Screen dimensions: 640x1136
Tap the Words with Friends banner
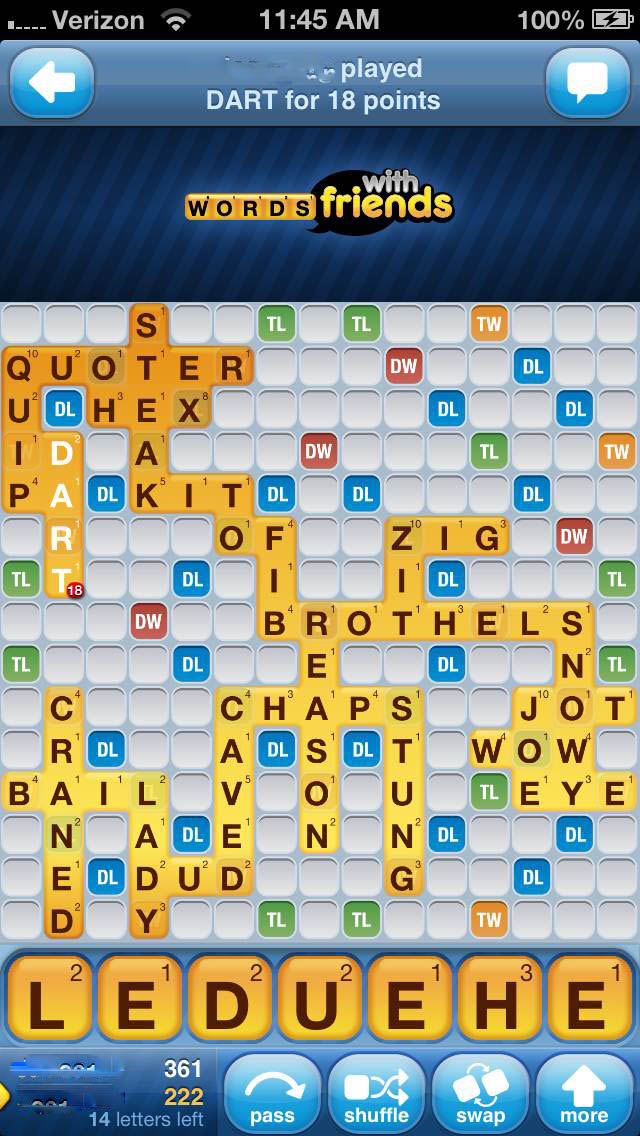(x=320, y=203)
